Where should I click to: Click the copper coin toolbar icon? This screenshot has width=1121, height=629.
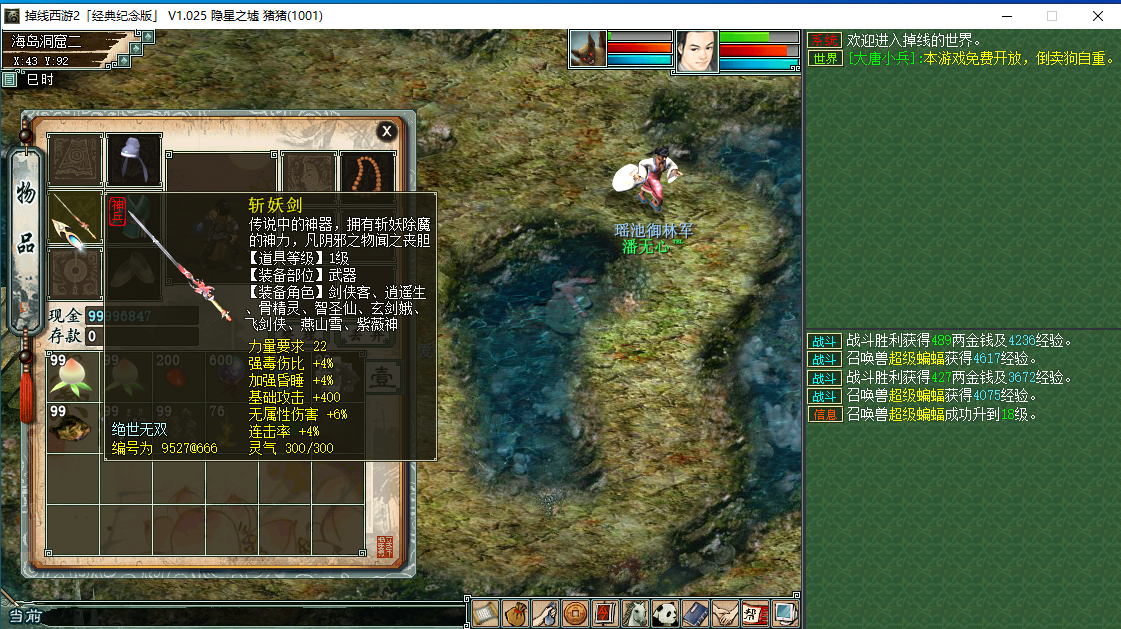click(x=575, y=612)
